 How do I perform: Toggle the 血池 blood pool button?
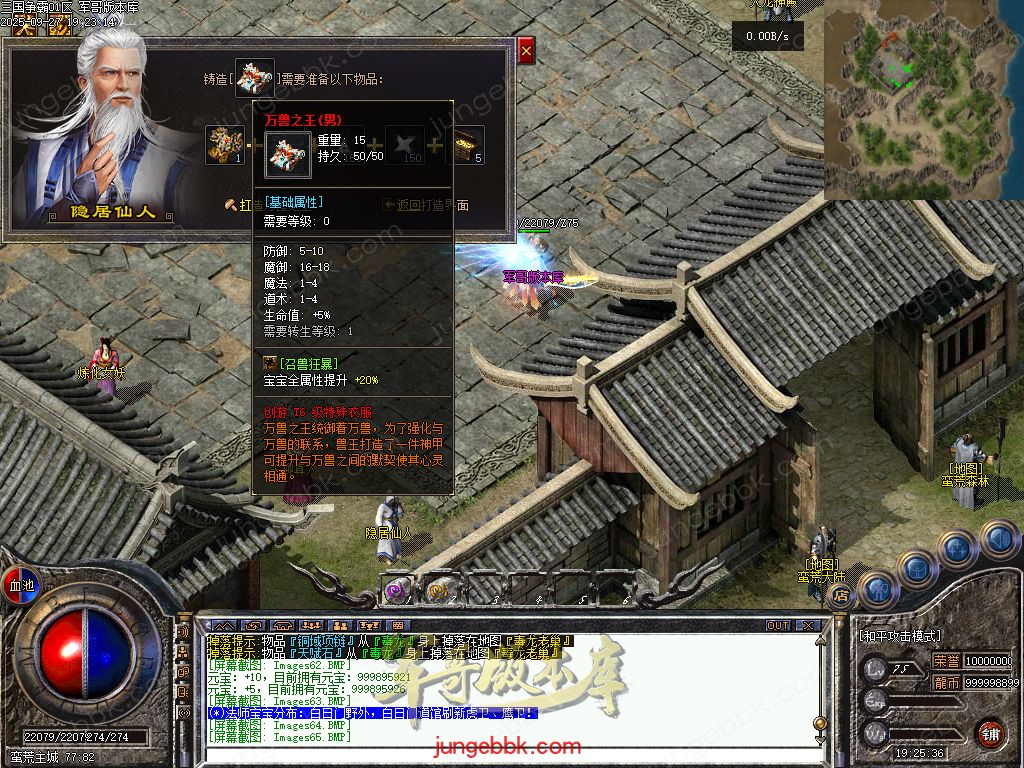pyautogui.click(x=21, y=585)
